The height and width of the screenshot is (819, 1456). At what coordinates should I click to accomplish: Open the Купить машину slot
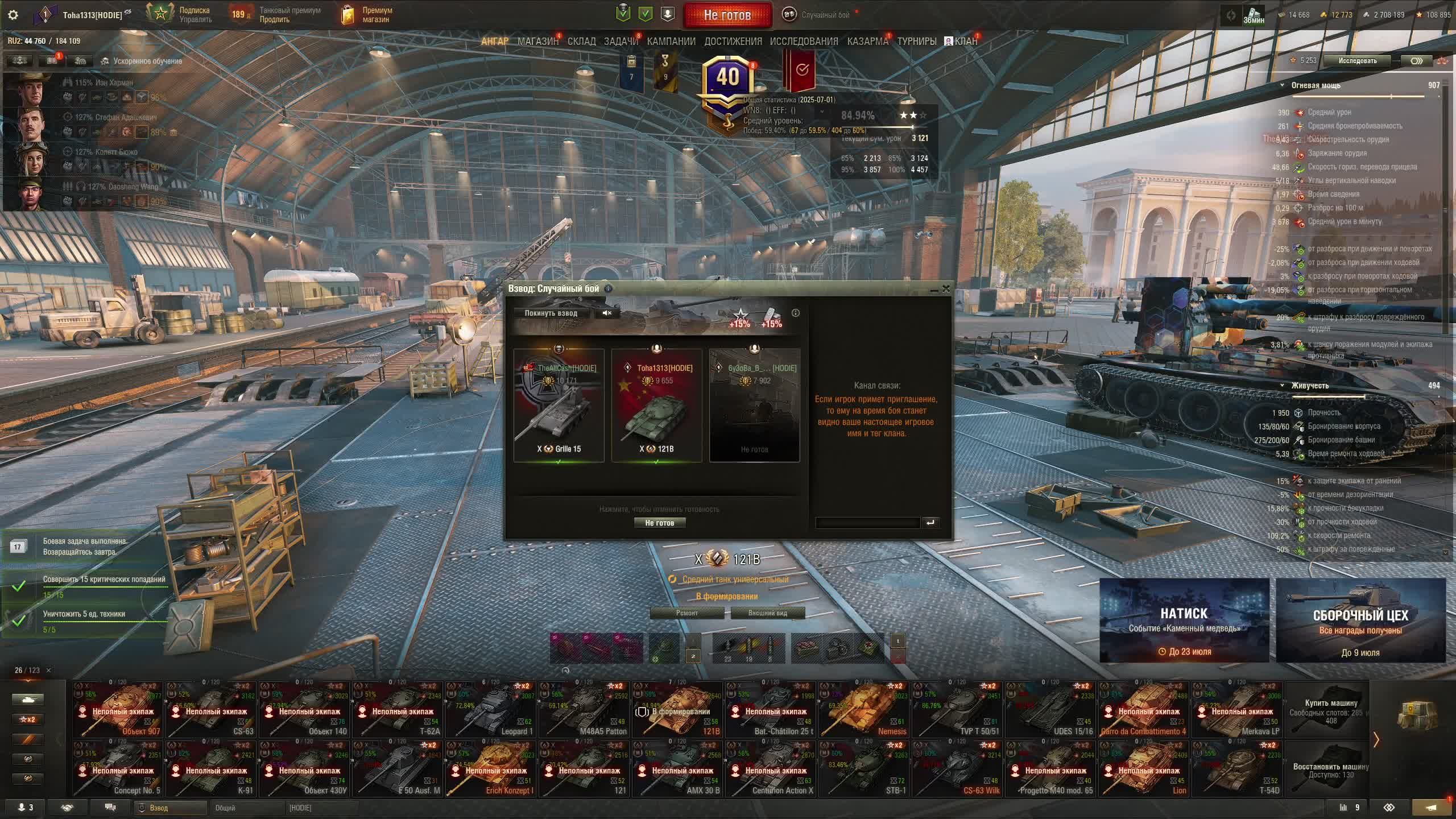[1330, 710]
